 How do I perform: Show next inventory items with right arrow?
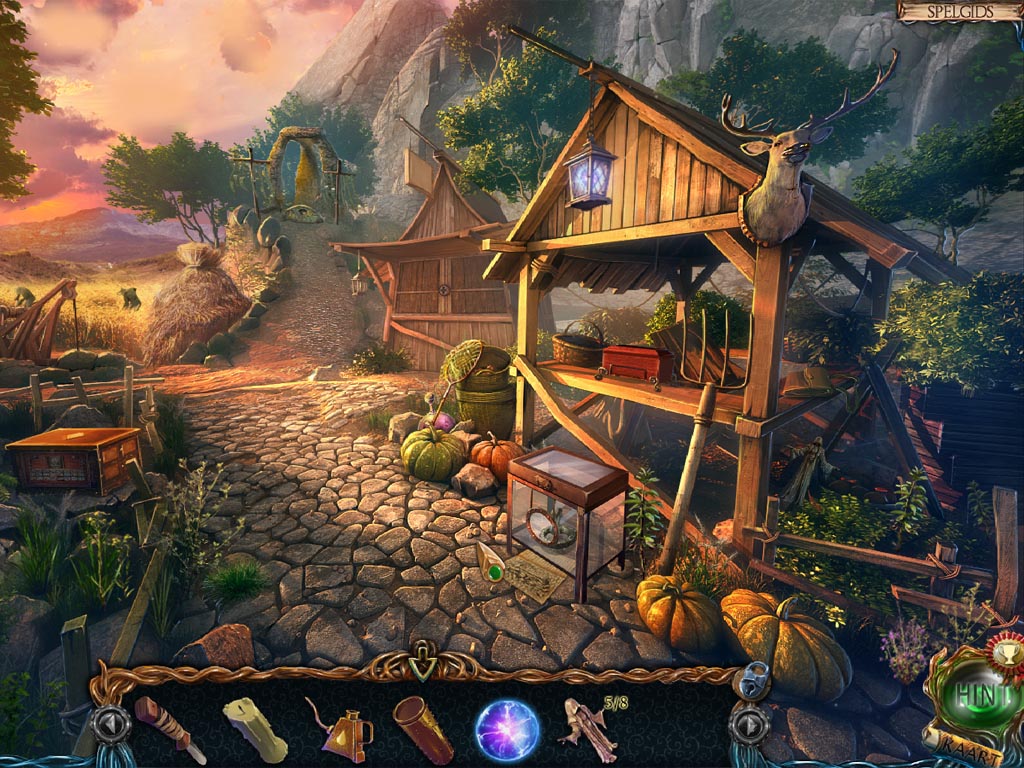(750, 724)
